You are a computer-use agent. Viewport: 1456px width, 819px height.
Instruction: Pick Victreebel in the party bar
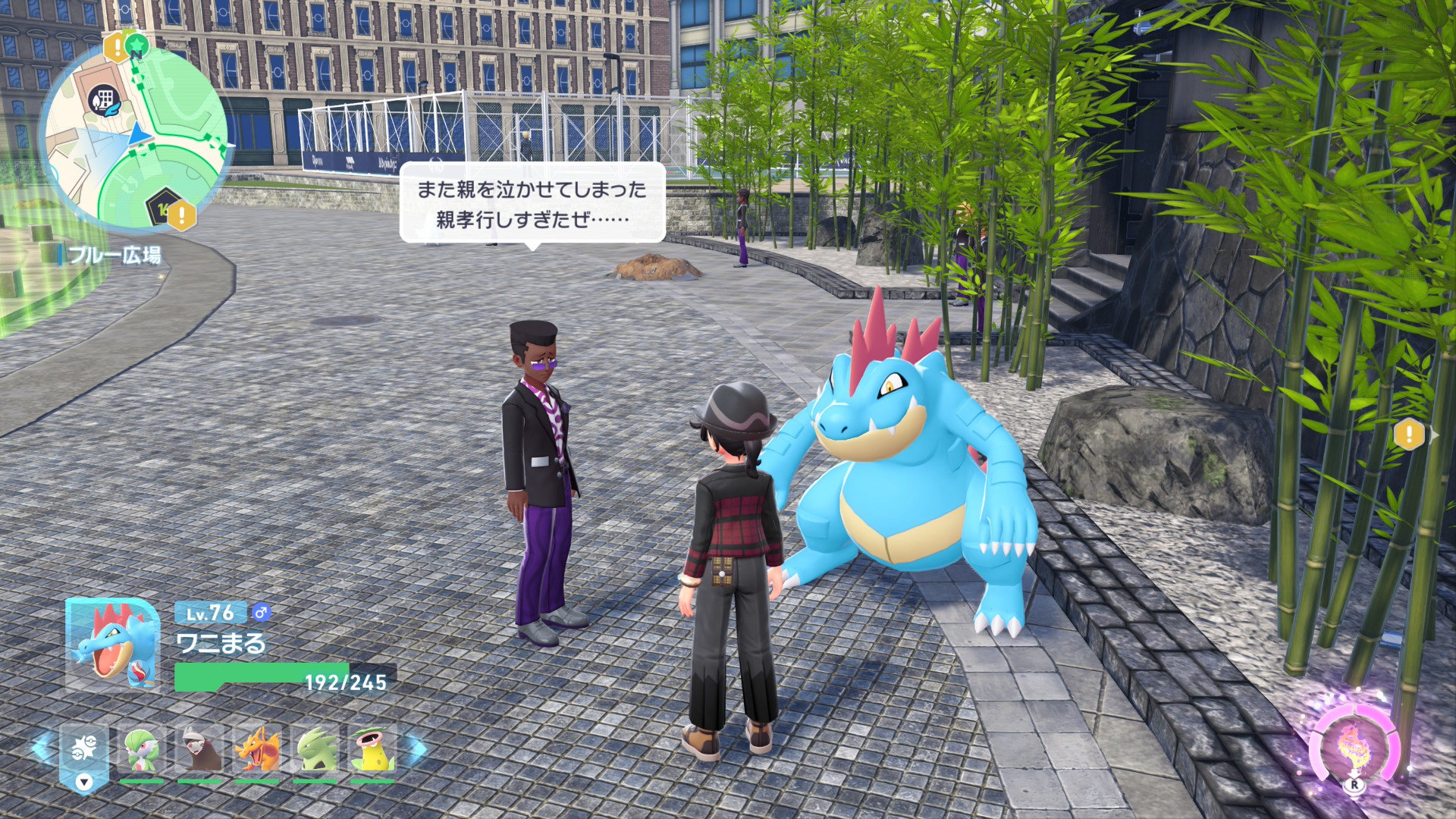(x=372, y=750)
